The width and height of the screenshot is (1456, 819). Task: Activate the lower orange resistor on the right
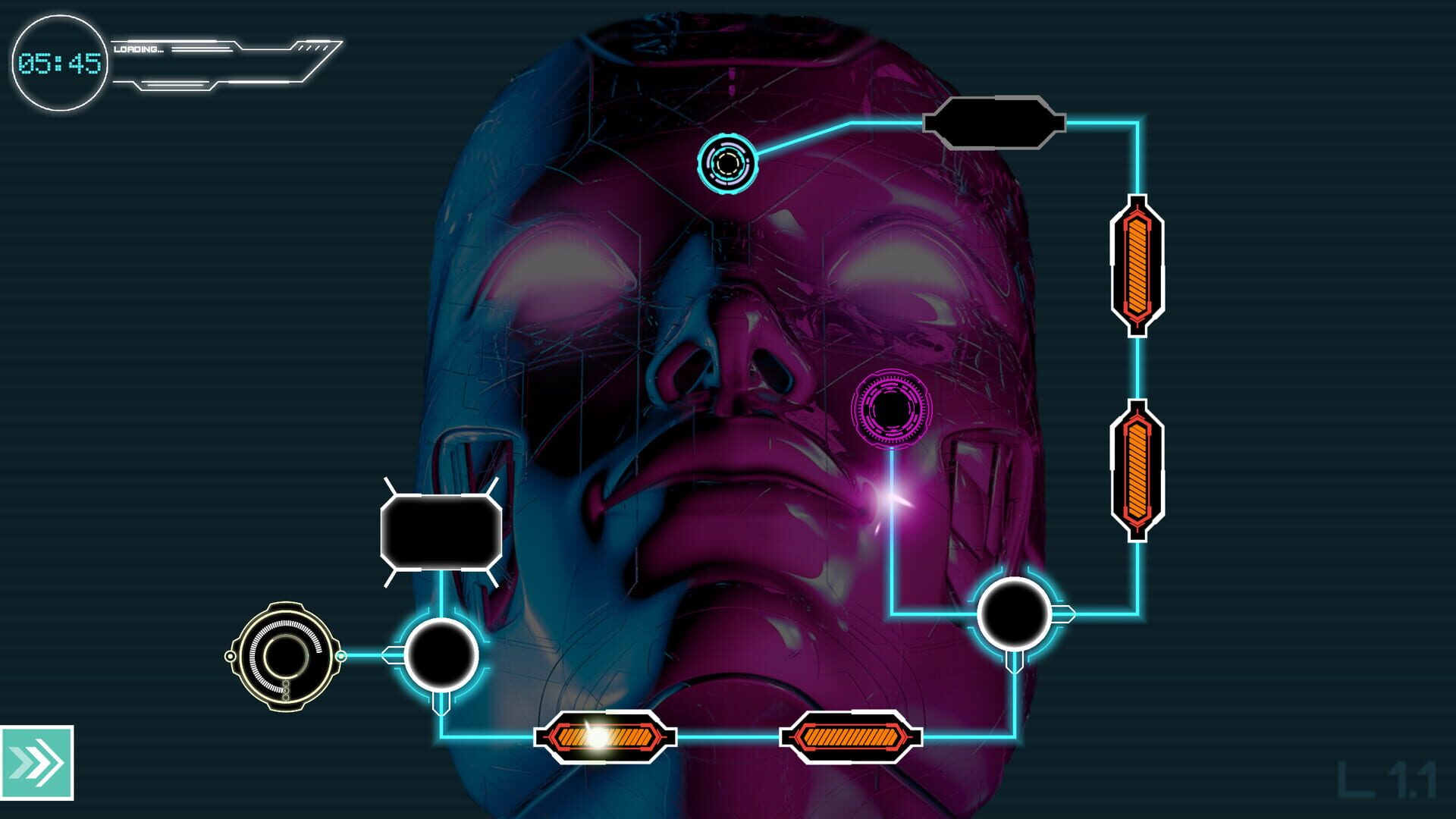pos(1137,466)
